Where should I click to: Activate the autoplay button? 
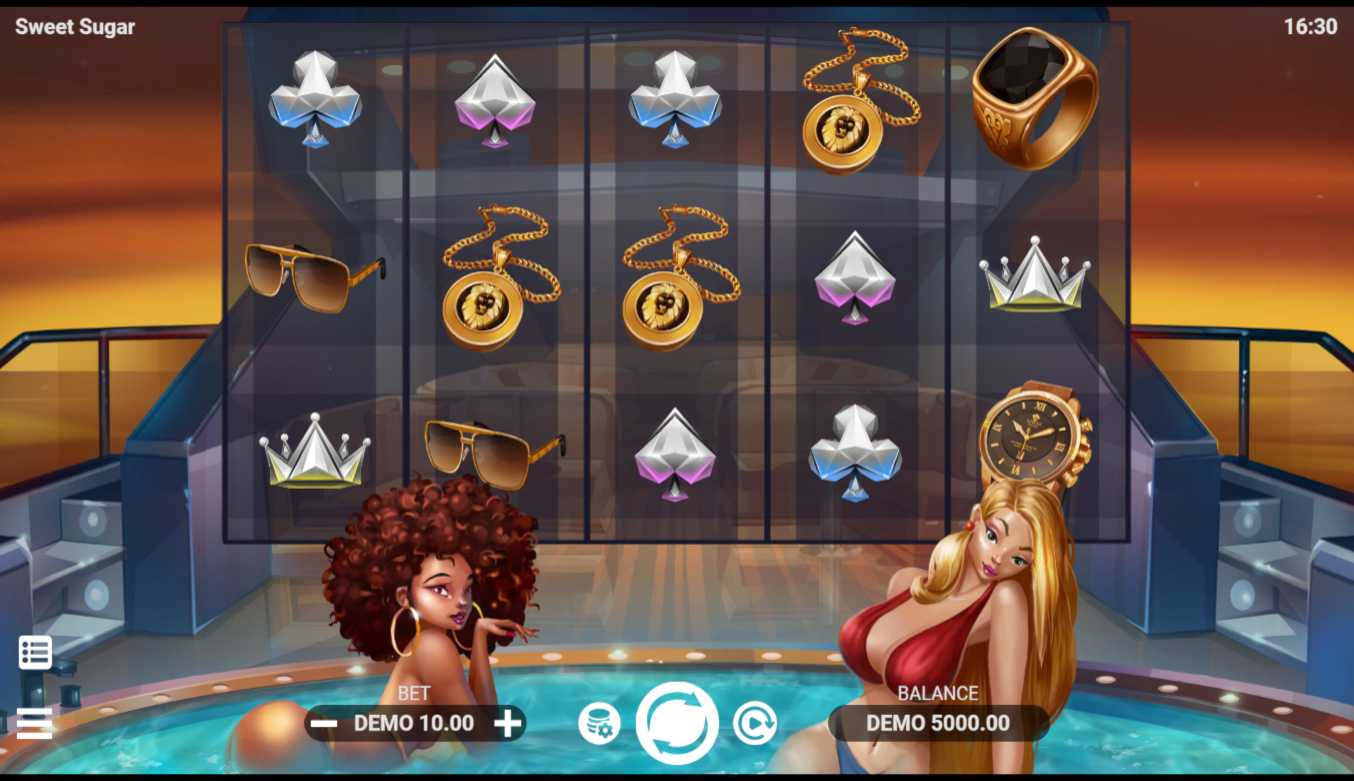tap(754, 723)
